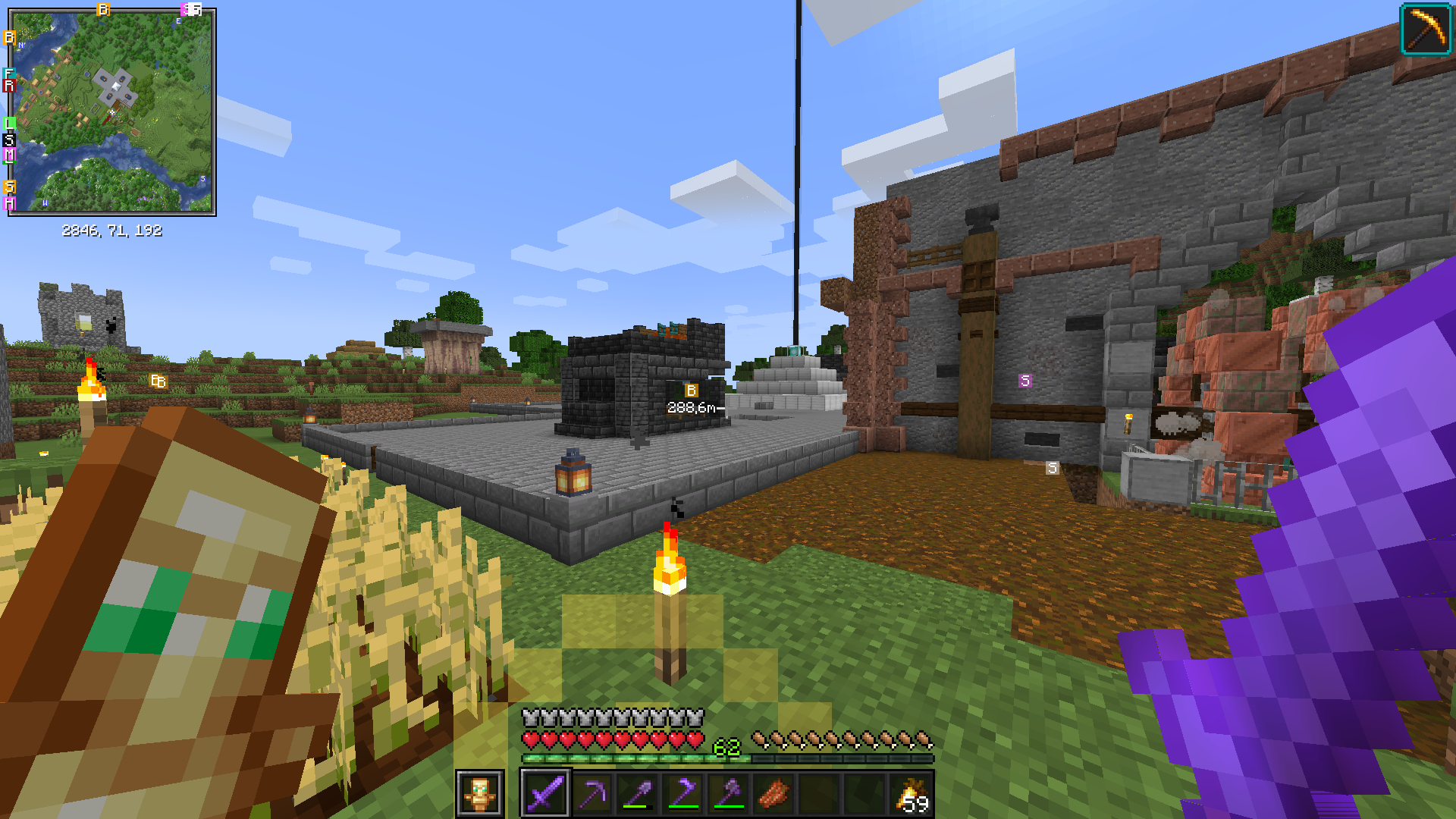Click the S marker on the stone wall
This screenshot has height=819, width=1456.
[x=1025, y=381]
